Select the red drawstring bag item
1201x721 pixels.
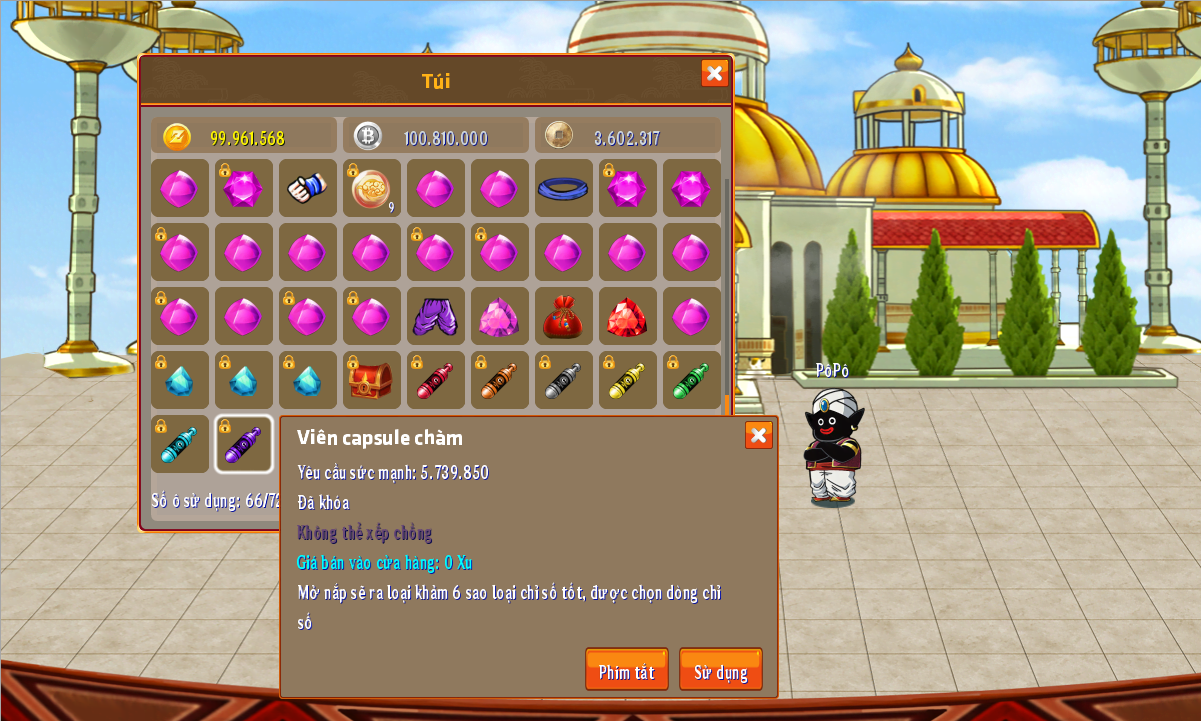[563, 316]
